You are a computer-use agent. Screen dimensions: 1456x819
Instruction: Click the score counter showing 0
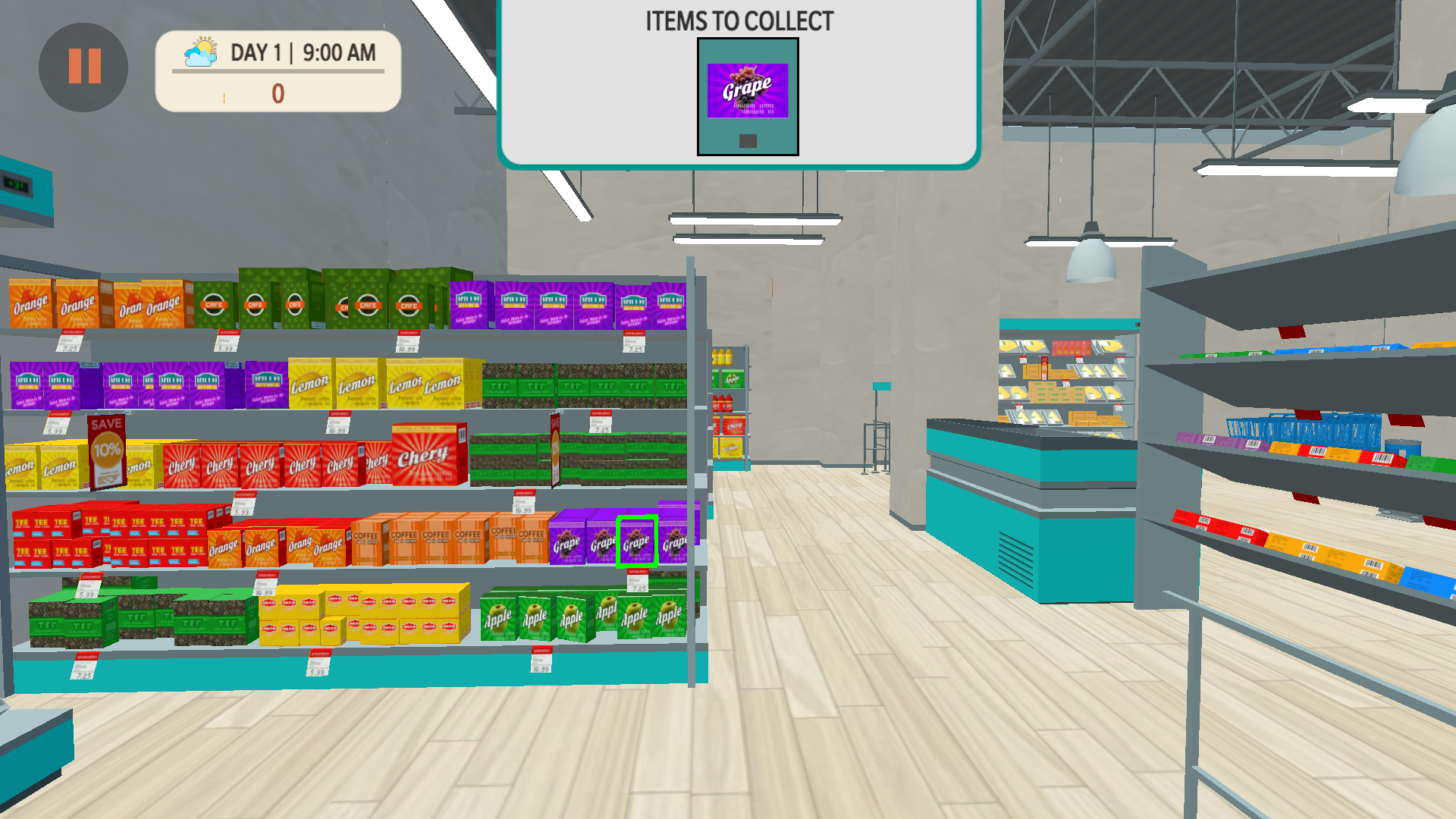tap(278, 93)
